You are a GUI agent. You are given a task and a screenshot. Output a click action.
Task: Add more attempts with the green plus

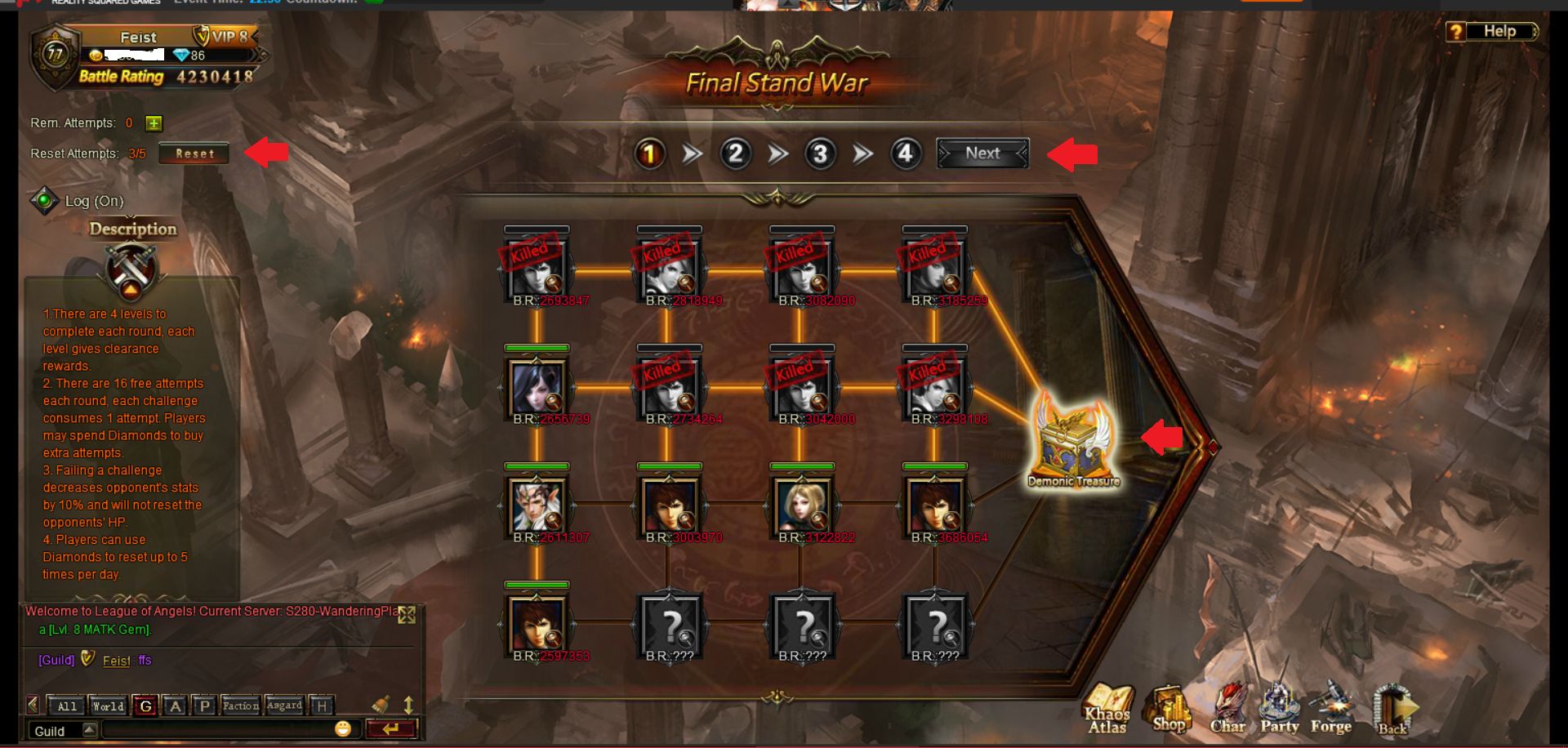pos(154,123)
